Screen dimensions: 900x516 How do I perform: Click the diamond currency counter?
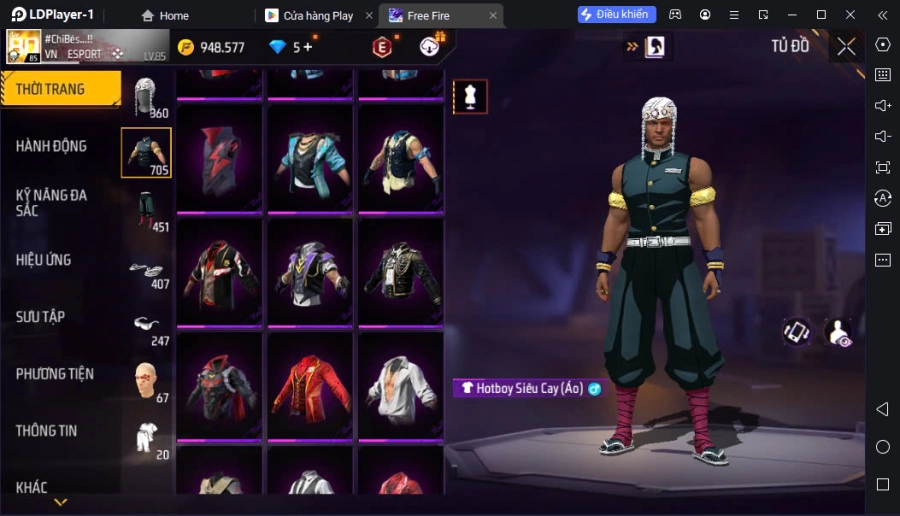292,47
